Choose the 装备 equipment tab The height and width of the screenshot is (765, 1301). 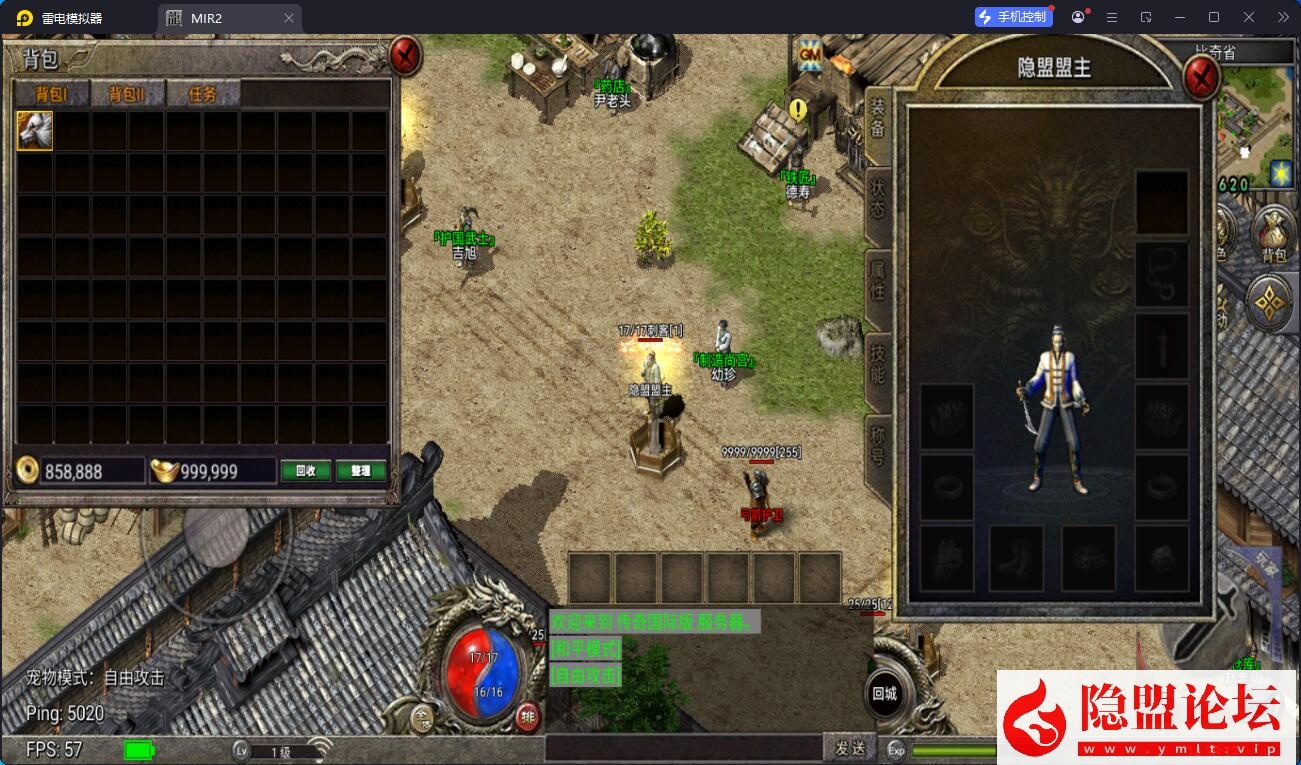pos(877,117)
